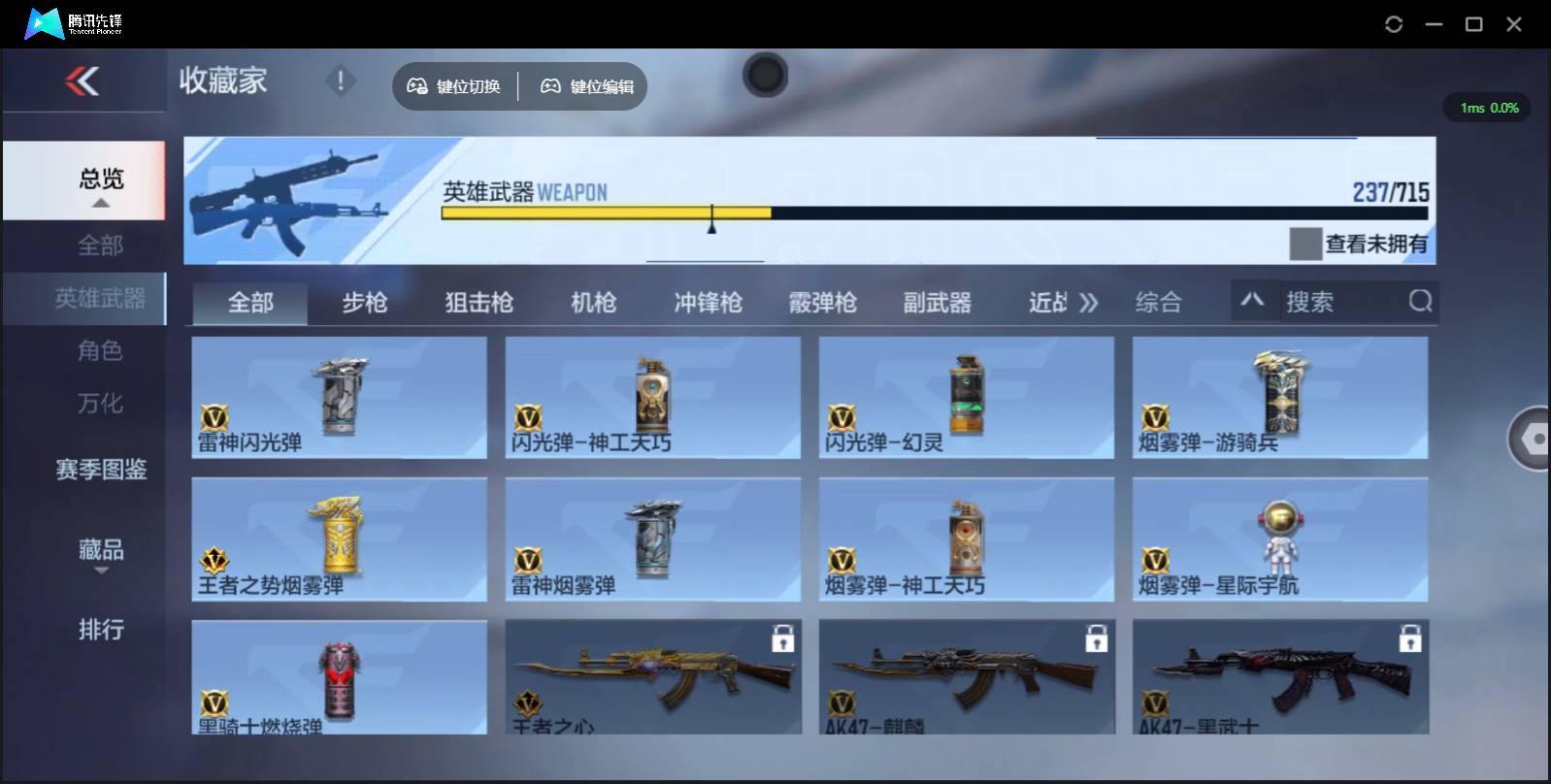Screen dimensions: 1551x784
Task: Click the gamepad icon on 键位编辑
Action: (550, 85)
